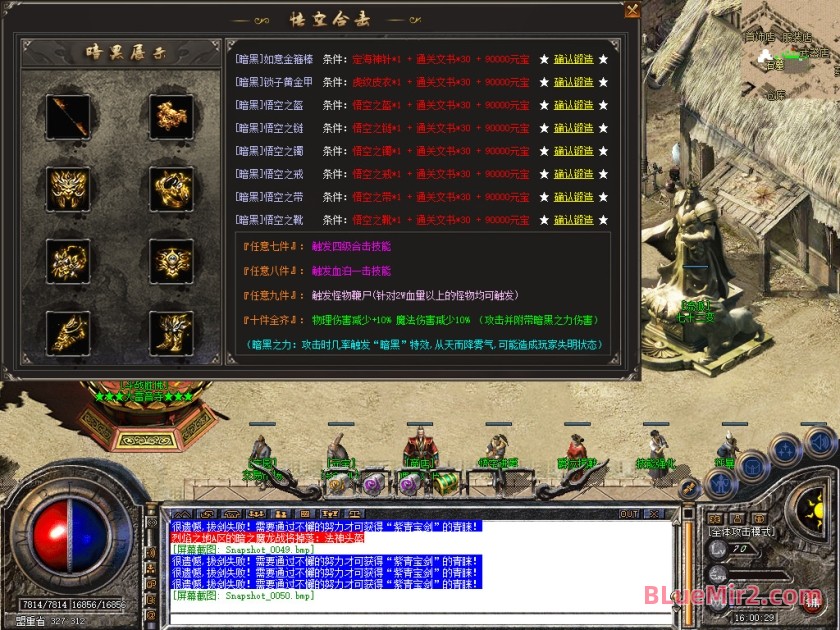Confirm forging for 如意金箍棒
The height and width of the screenshot is (630, 840).
[574, 58]
